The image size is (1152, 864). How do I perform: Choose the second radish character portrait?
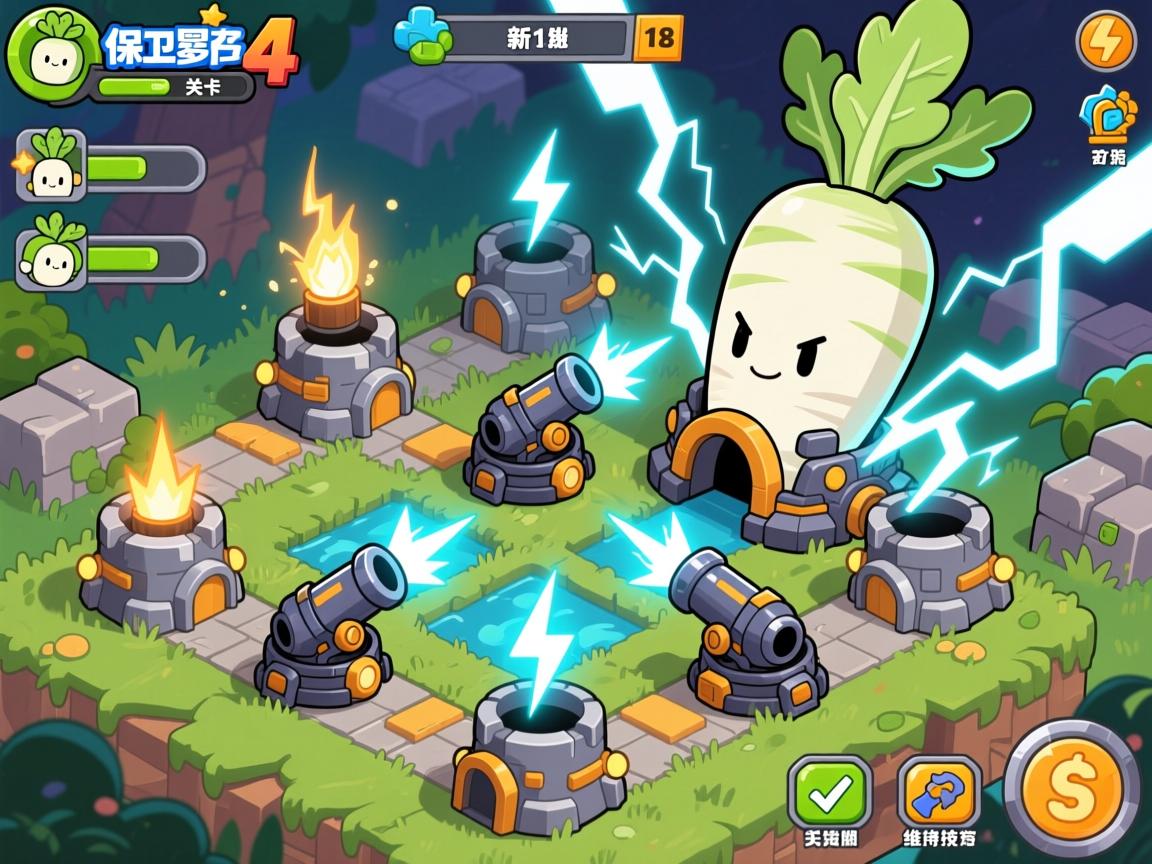[x=50, y=253]
